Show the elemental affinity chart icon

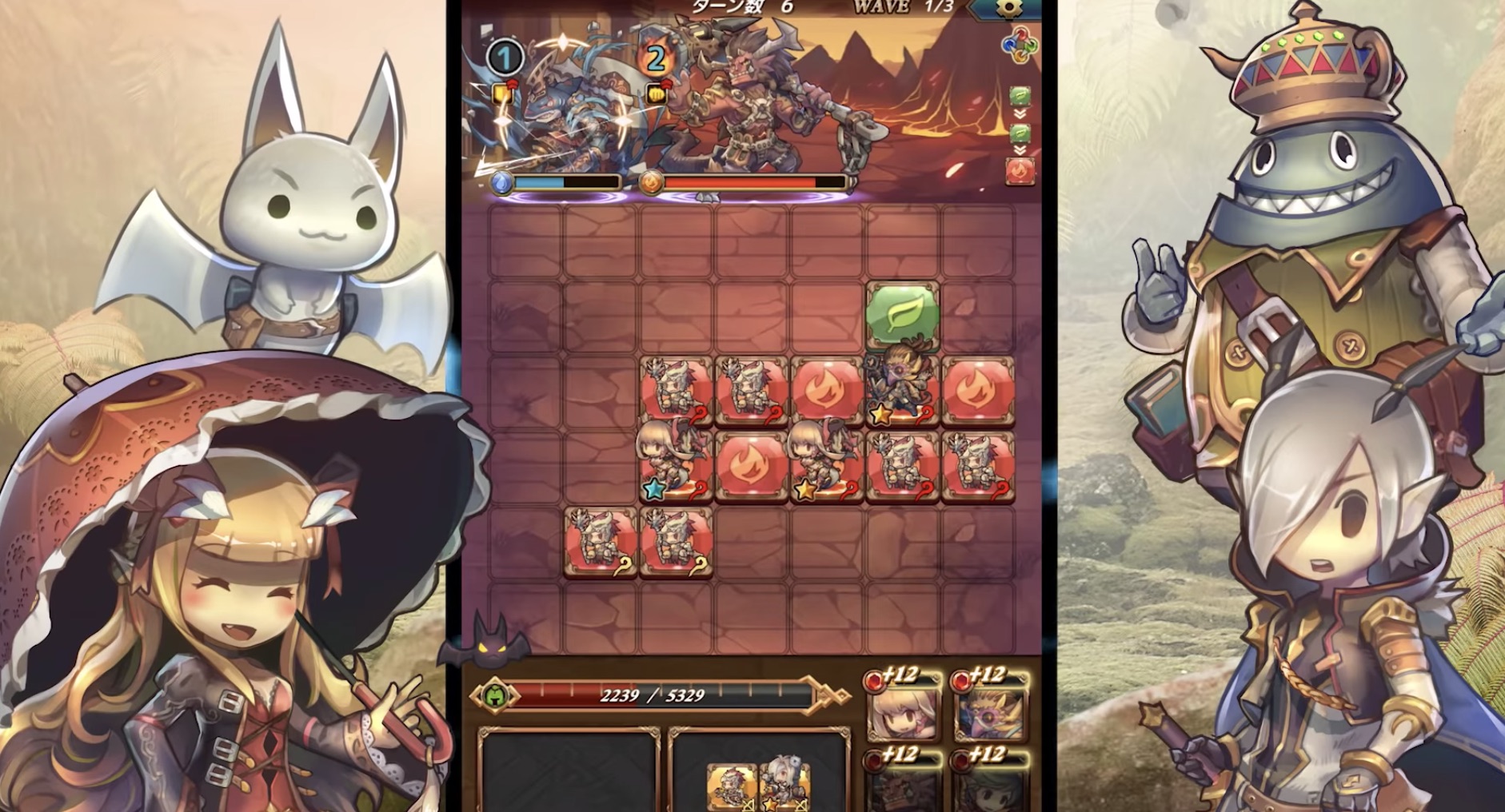pyautogui.click(x=1020, y=45)
